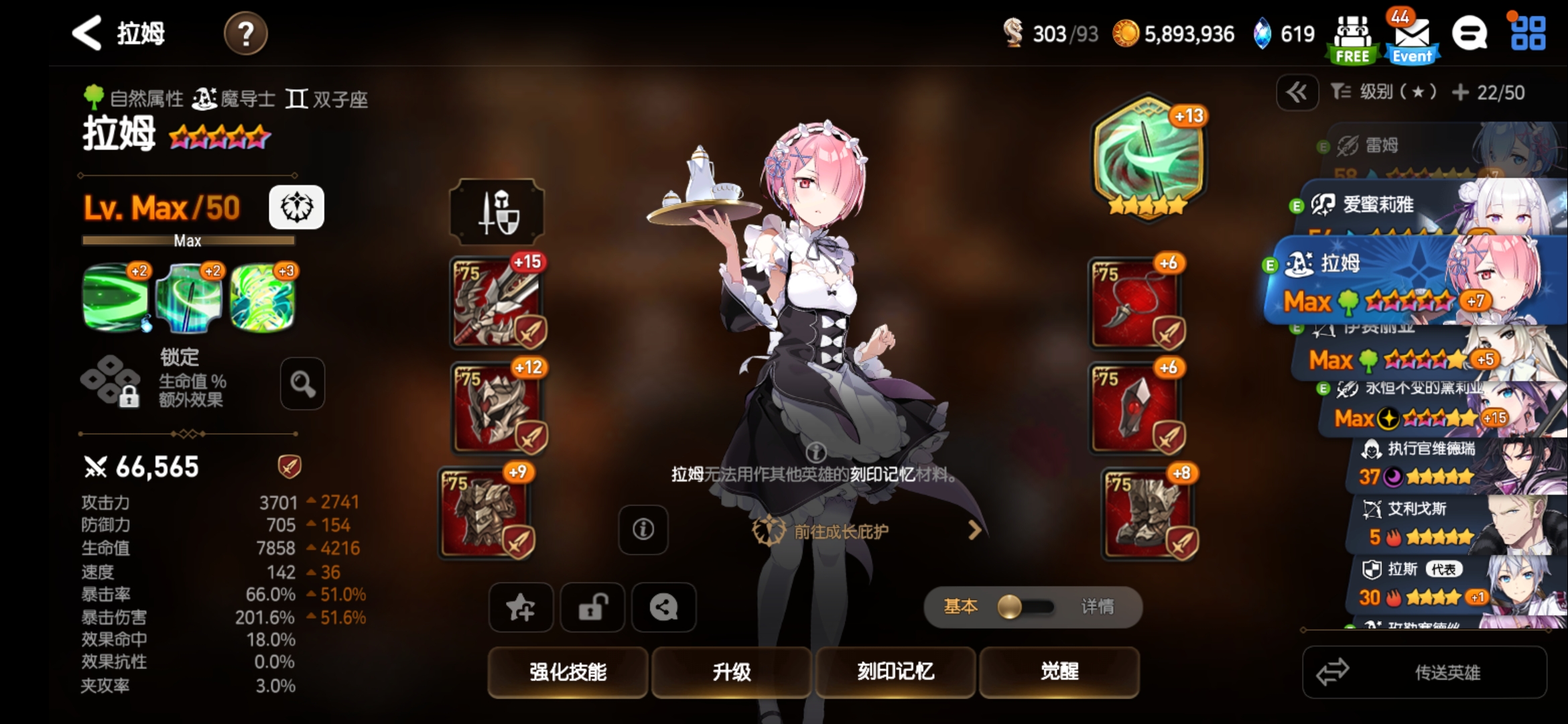The width and height of the screenshot is (1568, 724).
Task: Open the +13 green artifact
Action: pyautogui.click(x=1149, y=158)
